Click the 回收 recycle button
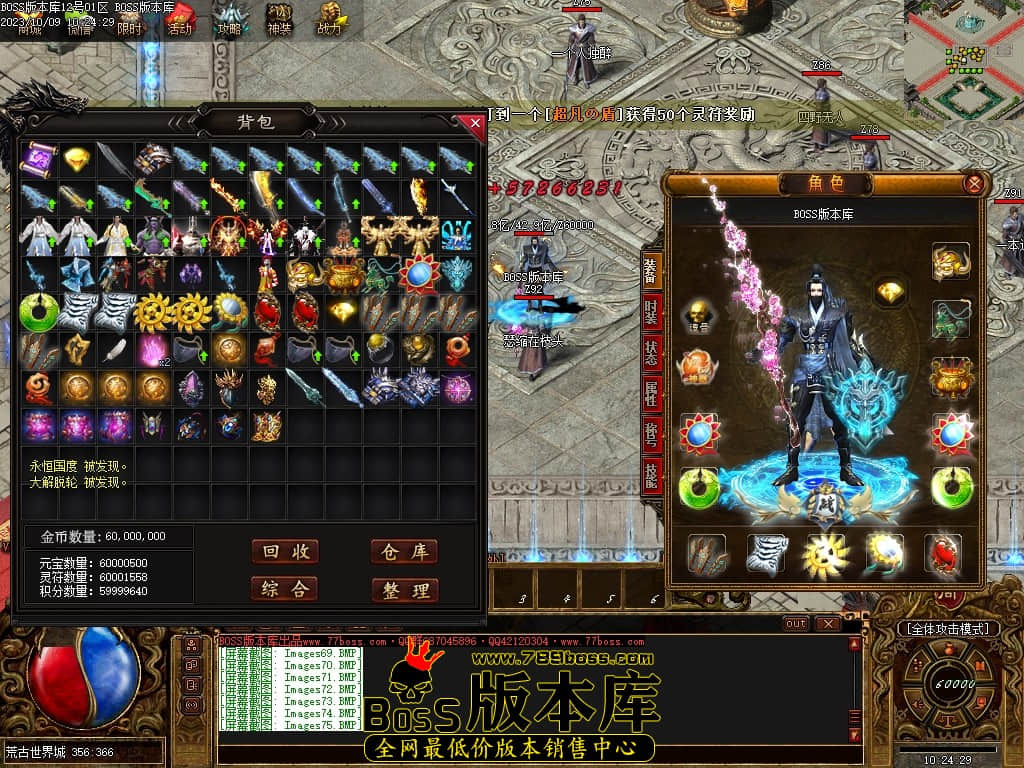Image resolution: width=1024 pixels, height=768 pixels. (285, 552)
